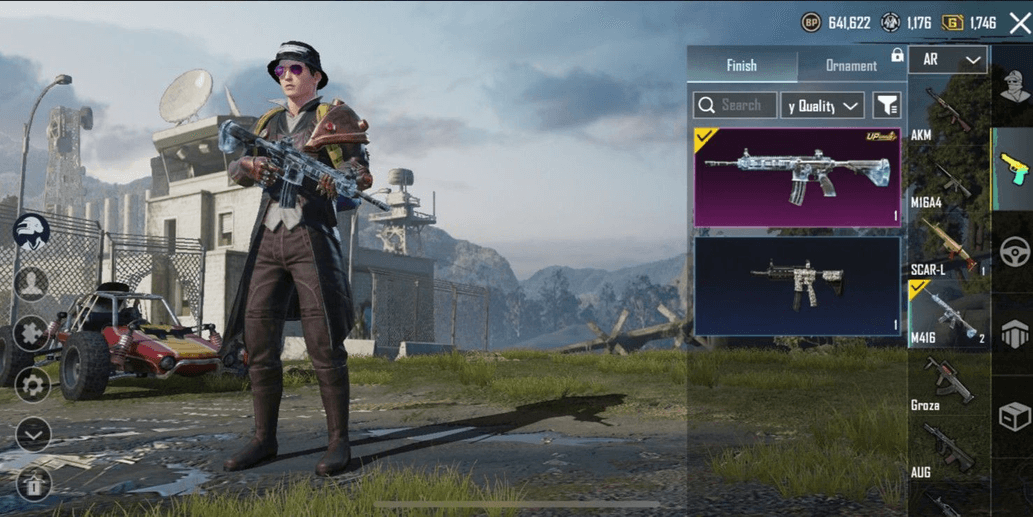Open the trash bin icon
1033x517 pixels.
pyautogui.click(x=33, y=485)
